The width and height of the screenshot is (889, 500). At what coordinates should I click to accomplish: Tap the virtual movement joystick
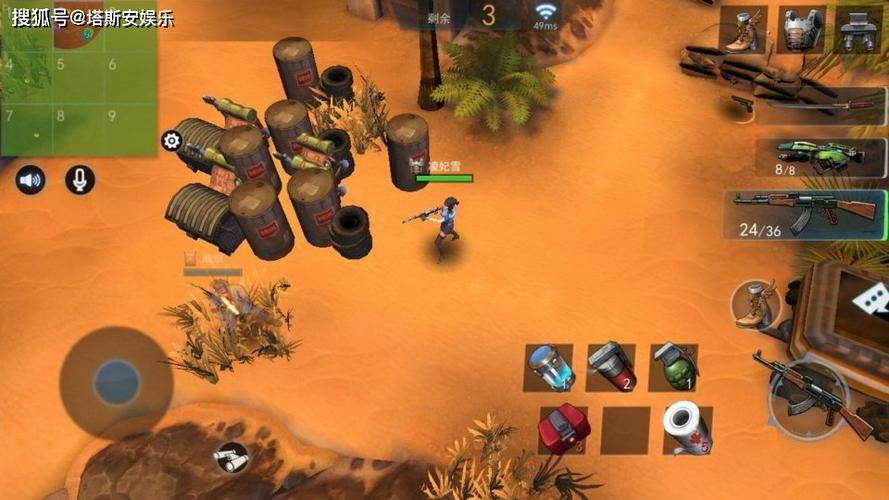tap(116, 382)
